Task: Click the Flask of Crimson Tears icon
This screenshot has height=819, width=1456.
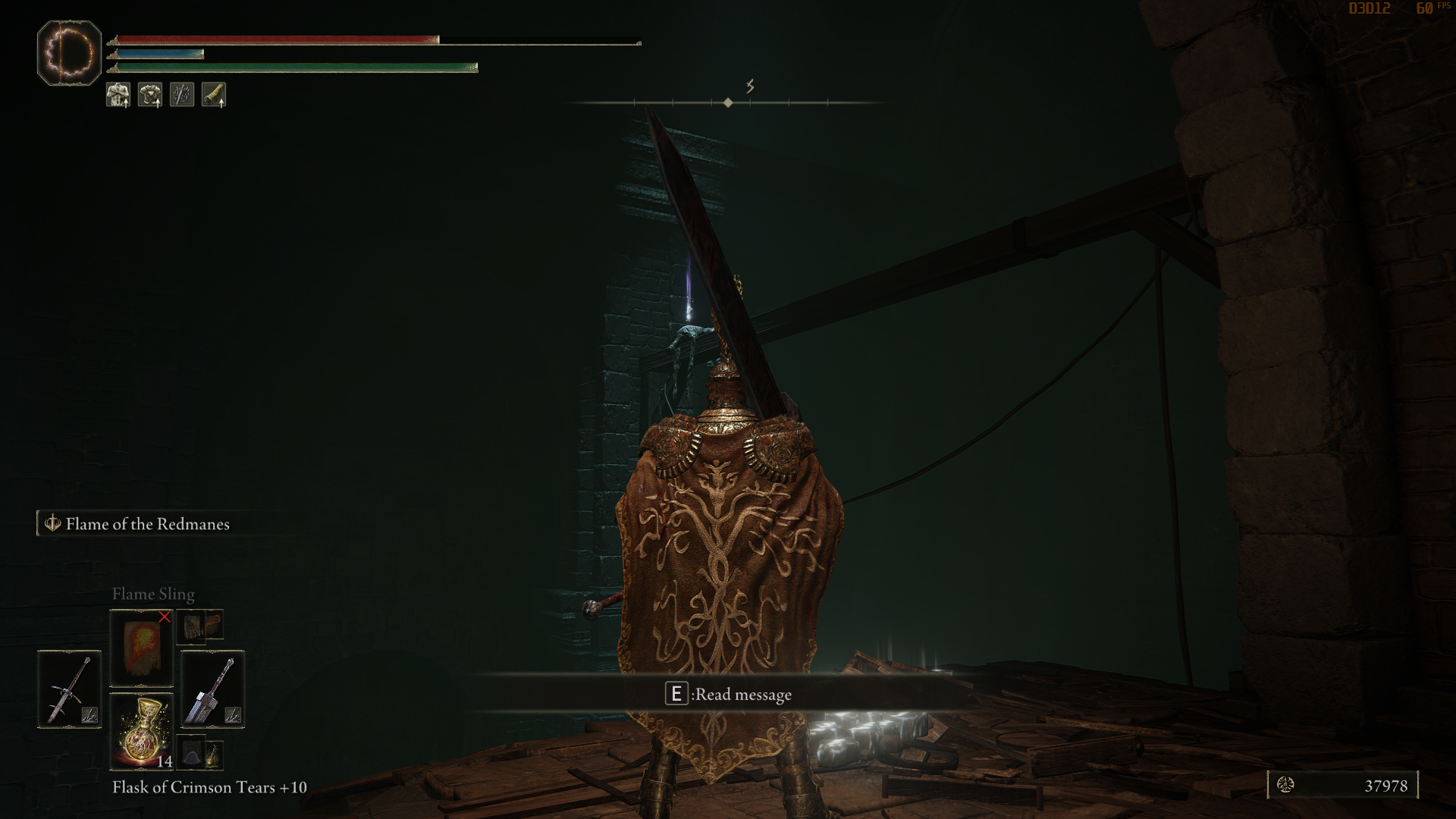Action: (141, 728)
